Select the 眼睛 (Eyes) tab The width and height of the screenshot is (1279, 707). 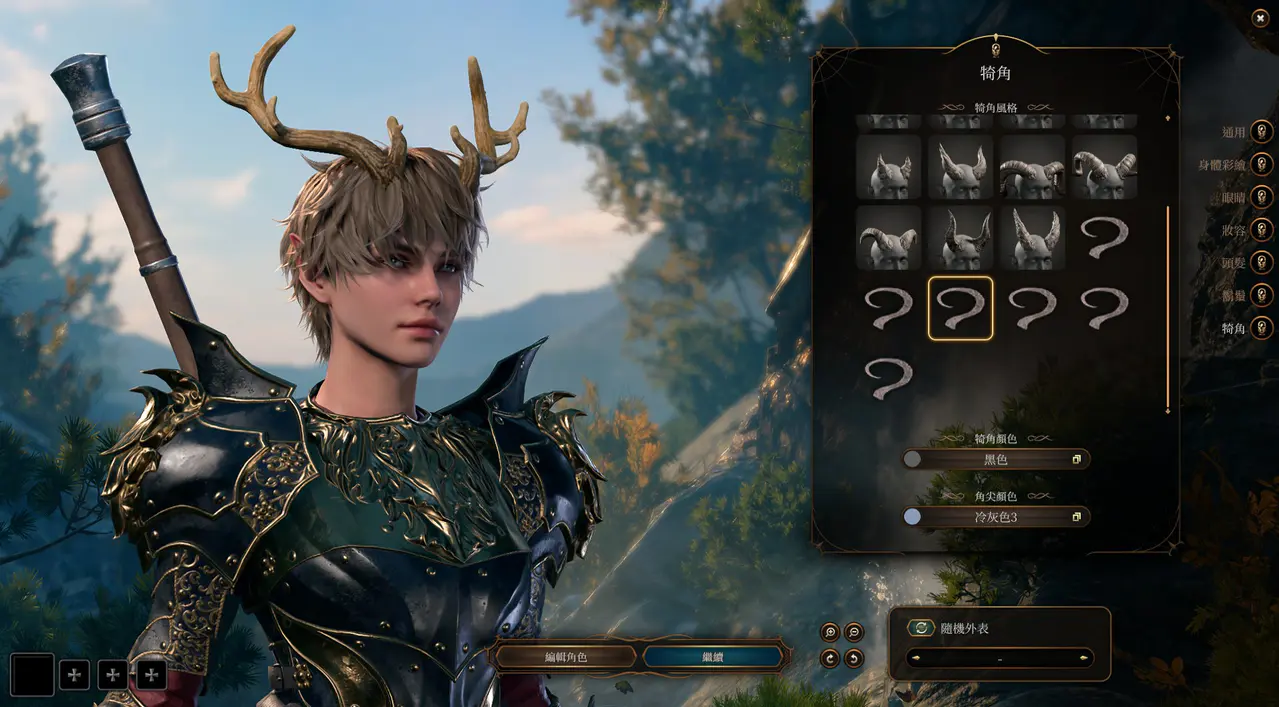[1261, 197]
